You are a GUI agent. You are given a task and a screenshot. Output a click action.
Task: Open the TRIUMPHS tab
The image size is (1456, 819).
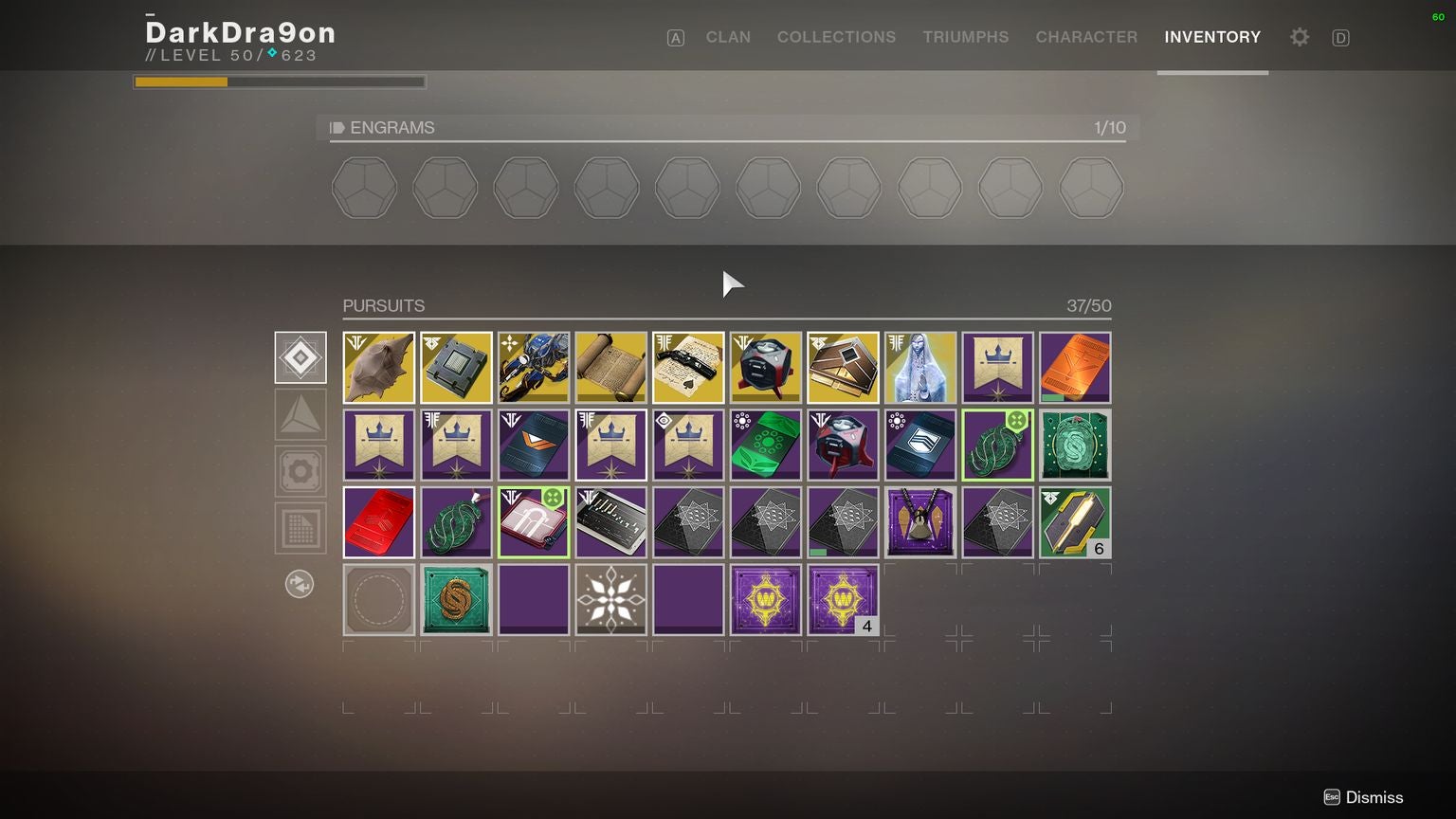pos(966,37)
